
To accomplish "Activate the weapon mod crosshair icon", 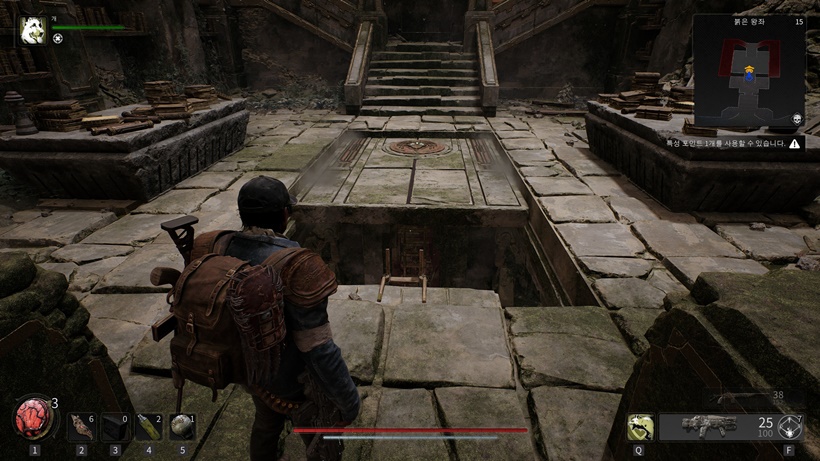I will (790, 427).
